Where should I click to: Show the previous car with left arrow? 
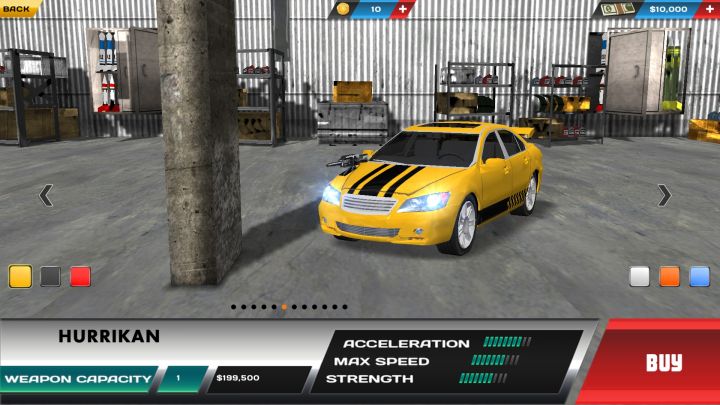(46, 195)
